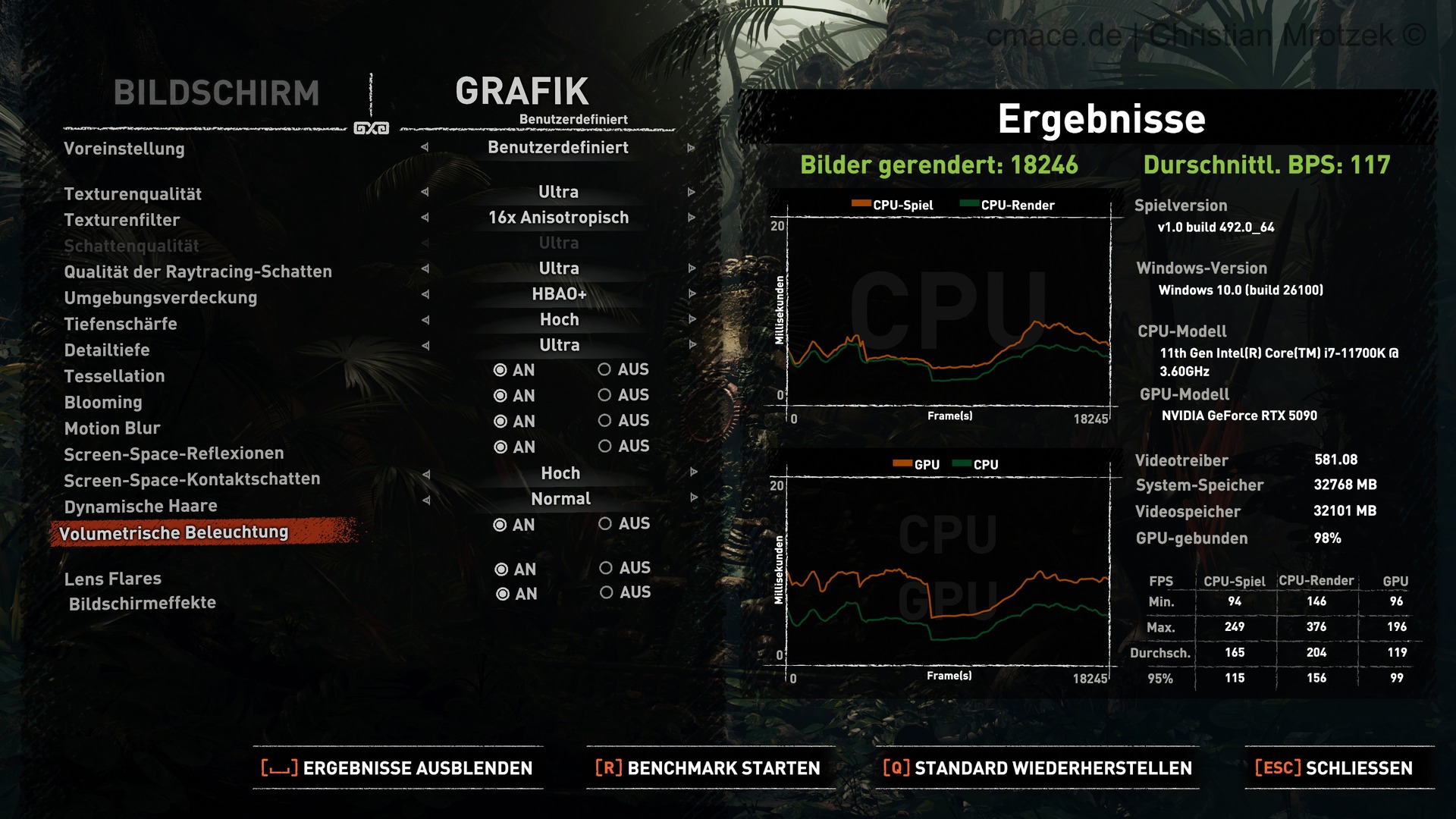Increase Texturenqualität with its right arrow
Screen dimensions: 1456x819
(691, 193)
